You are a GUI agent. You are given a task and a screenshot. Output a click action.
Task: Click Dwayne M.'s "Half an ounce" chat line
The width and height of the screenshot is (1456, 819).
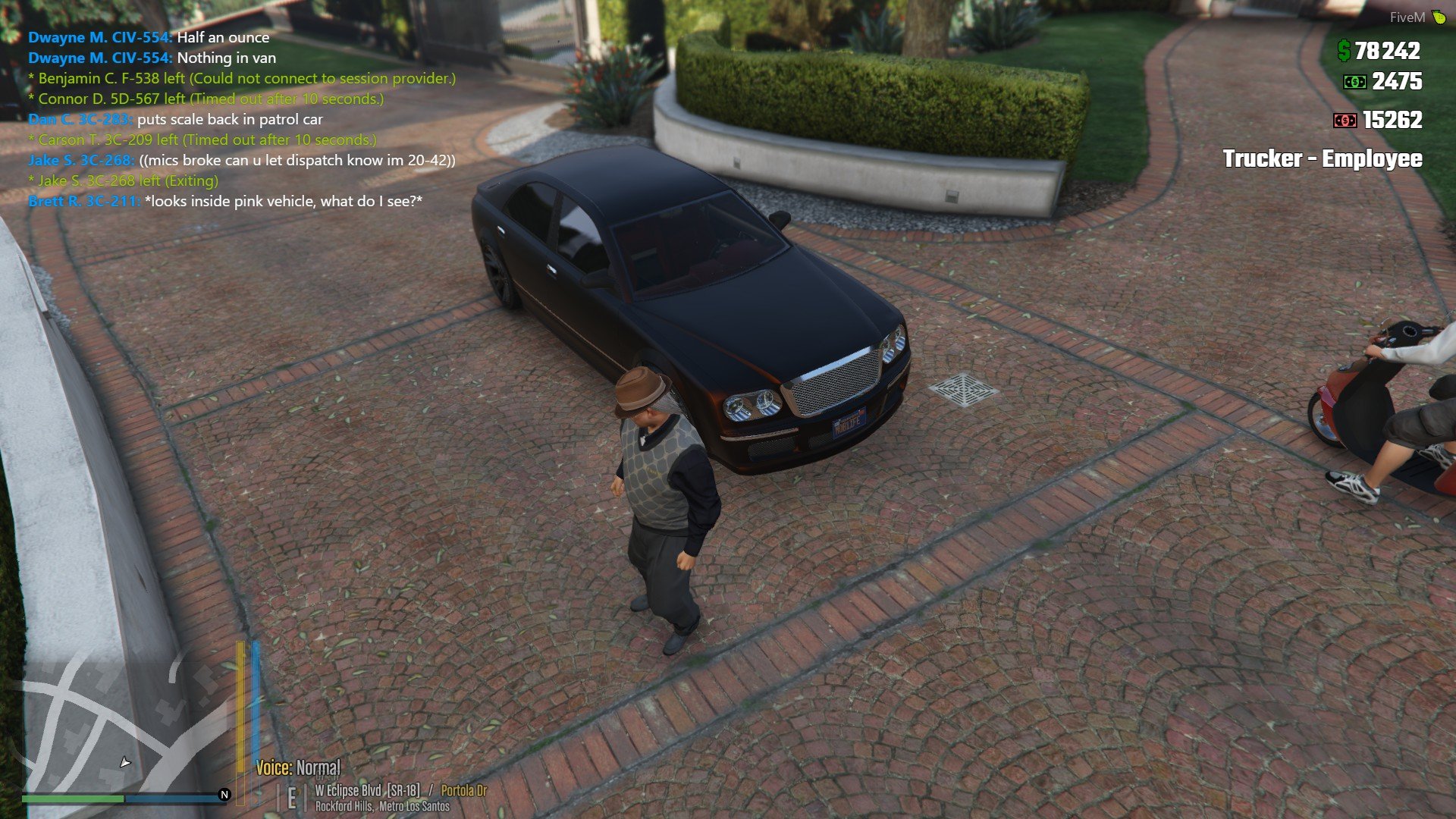(x=149, y=37)
